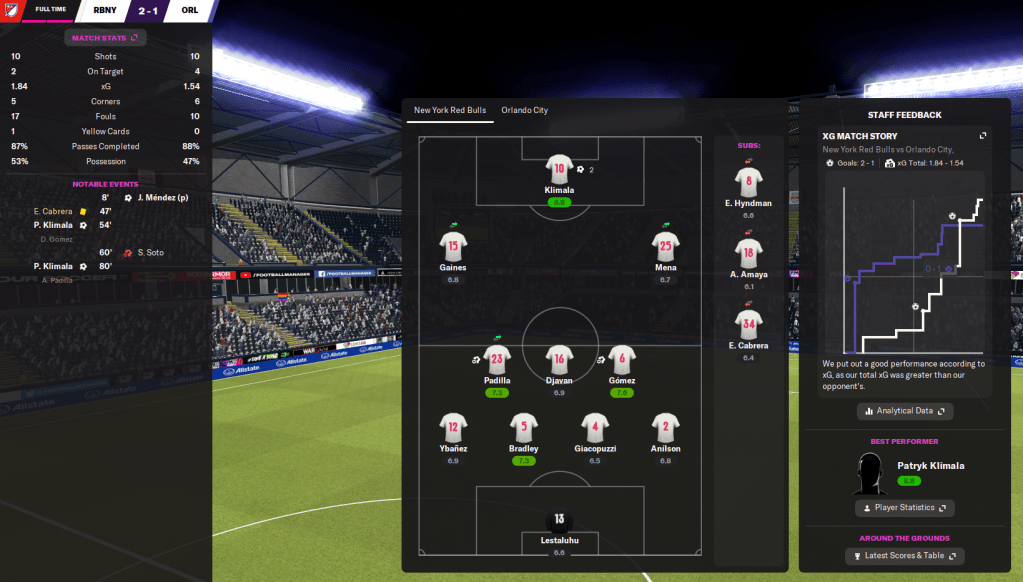Image resolution: width=1023 pixels, height=582 pixels.
Task: Select Djavan in central midfield
Action: pyautogui.click(x=560, y=359)
